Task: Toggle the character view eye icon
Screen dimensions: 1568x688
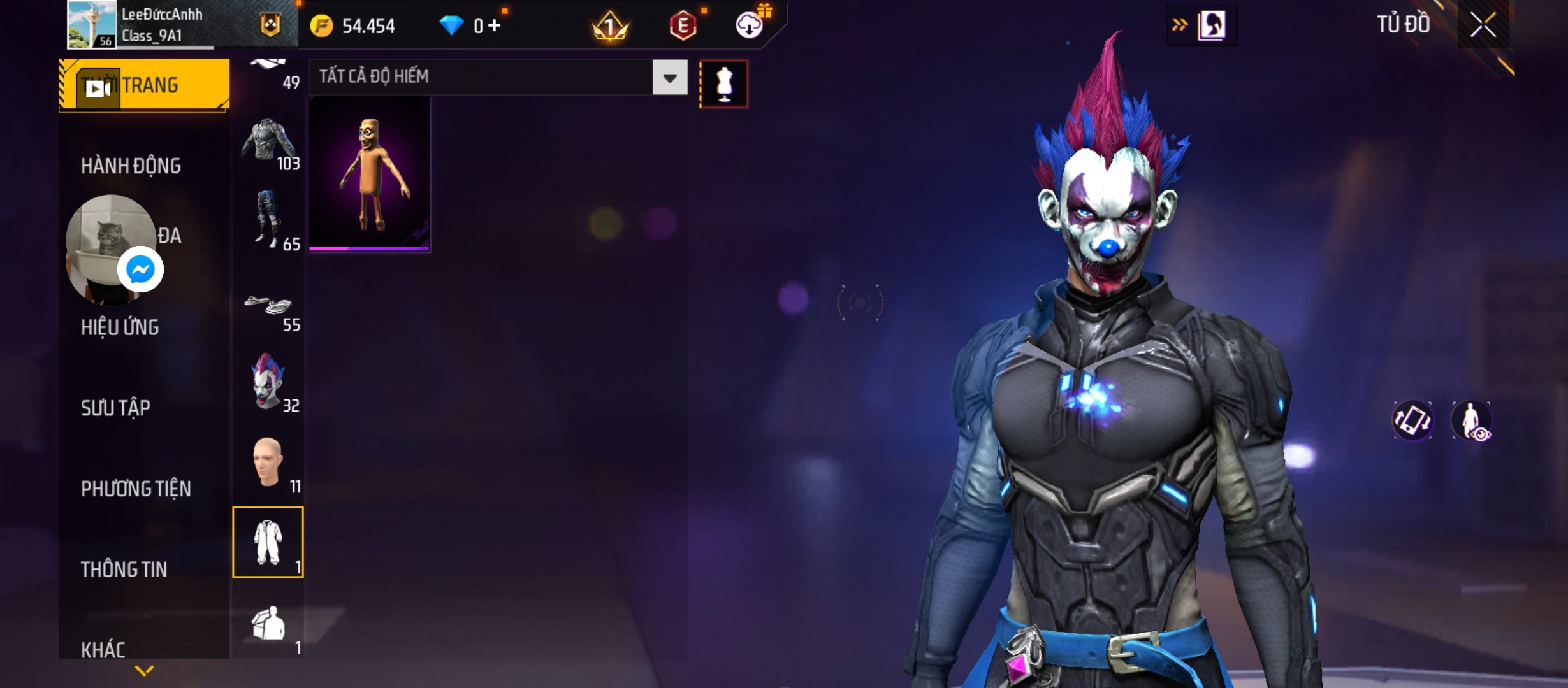Action: pos(1471,420)
